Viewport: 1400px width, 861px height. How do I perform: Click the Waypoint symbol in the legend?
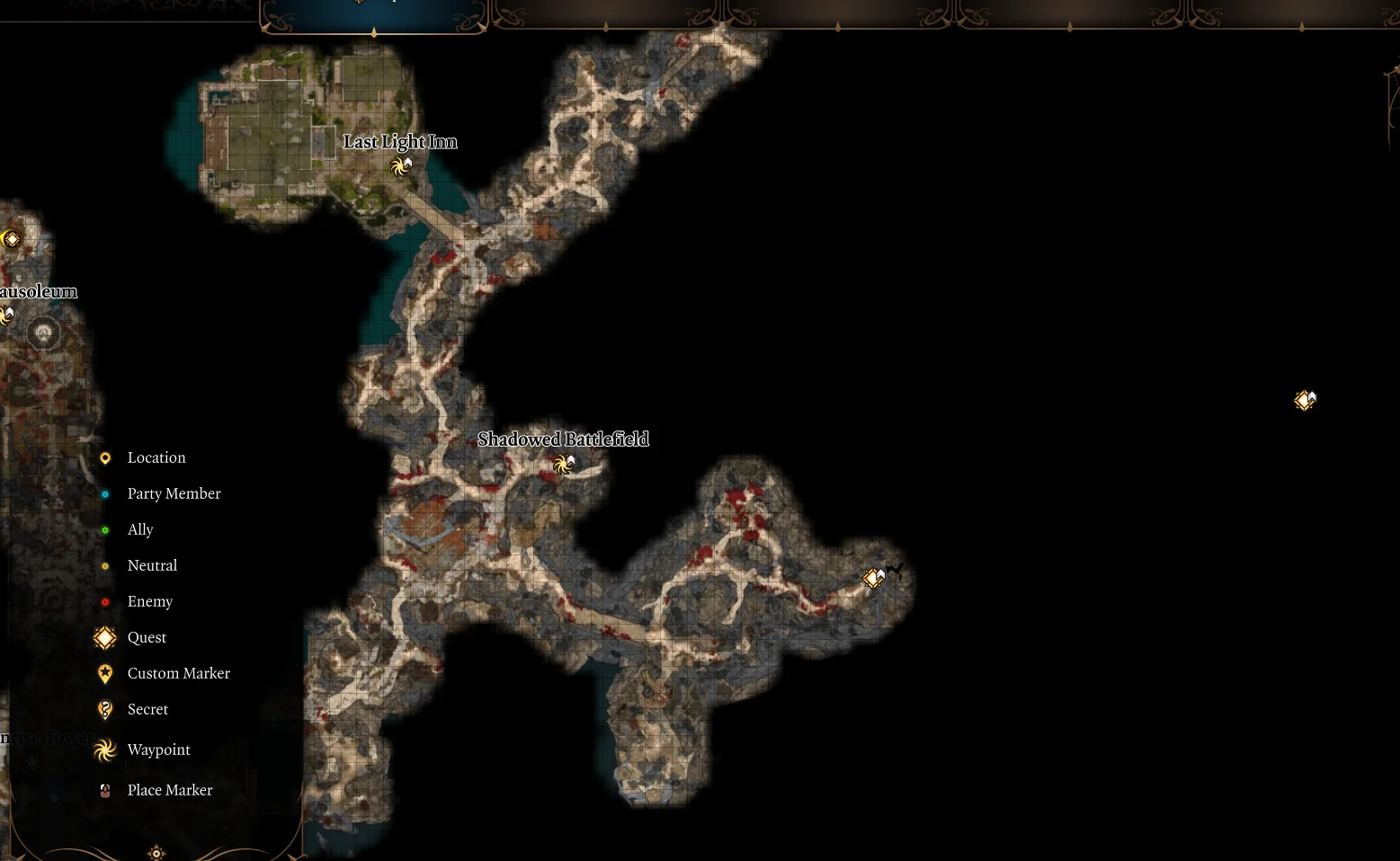104,750
